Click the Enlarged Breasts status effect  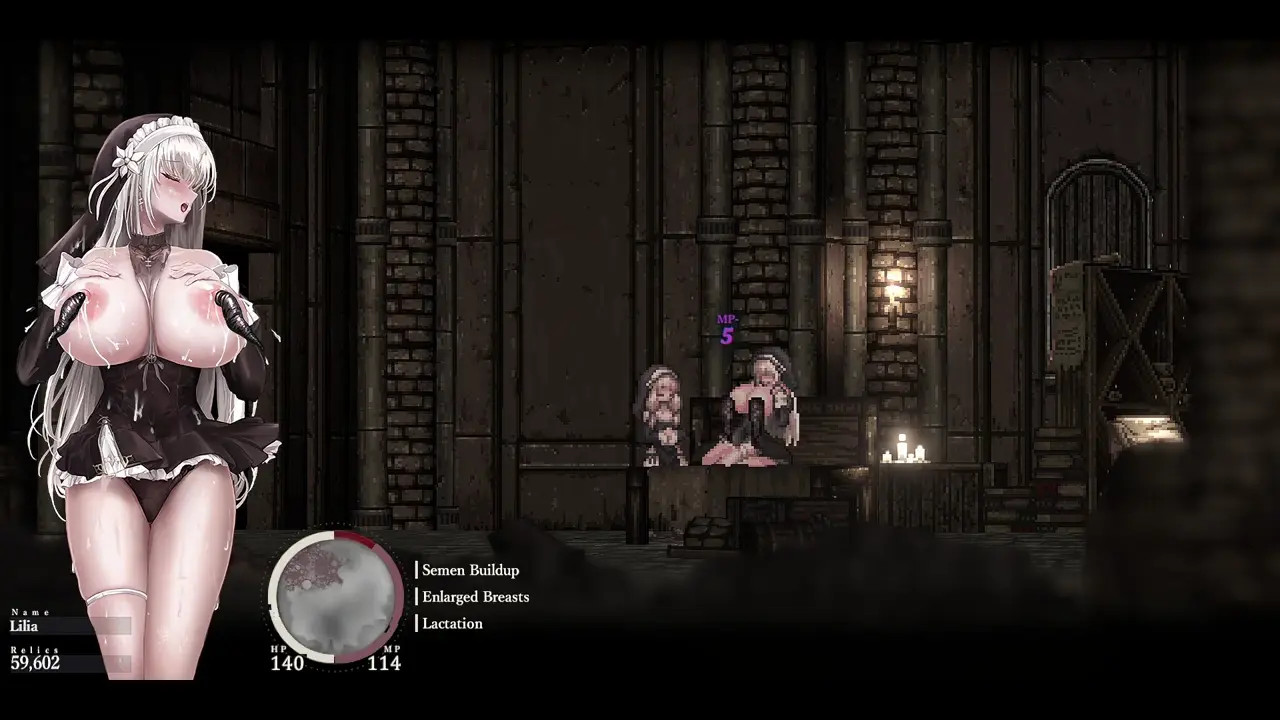[x=475, y=597]
